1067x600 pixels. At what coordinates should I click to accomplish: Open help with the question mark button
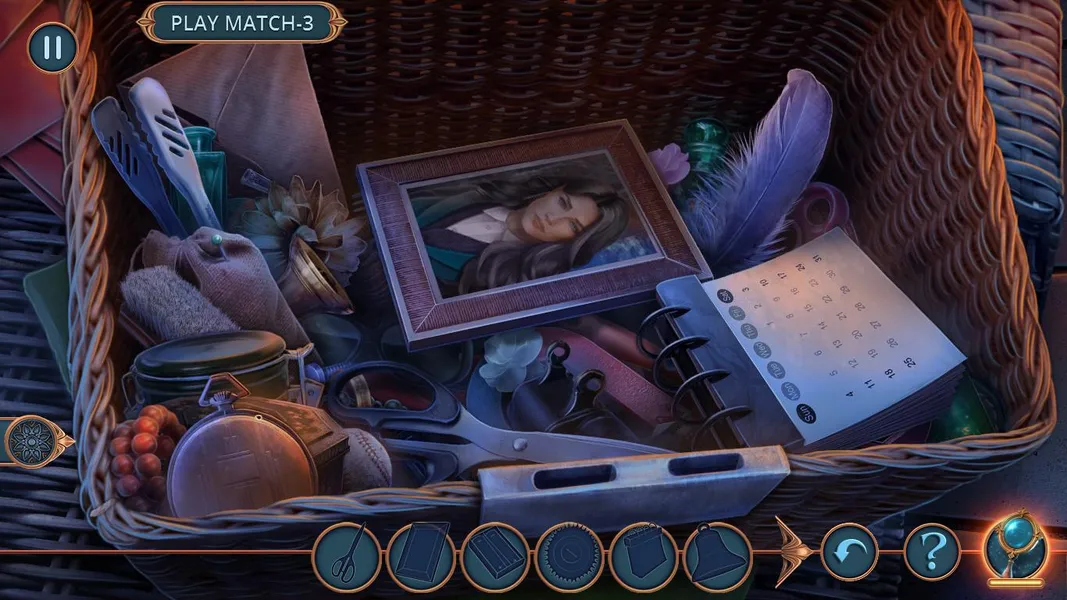[x=932, y=552]
